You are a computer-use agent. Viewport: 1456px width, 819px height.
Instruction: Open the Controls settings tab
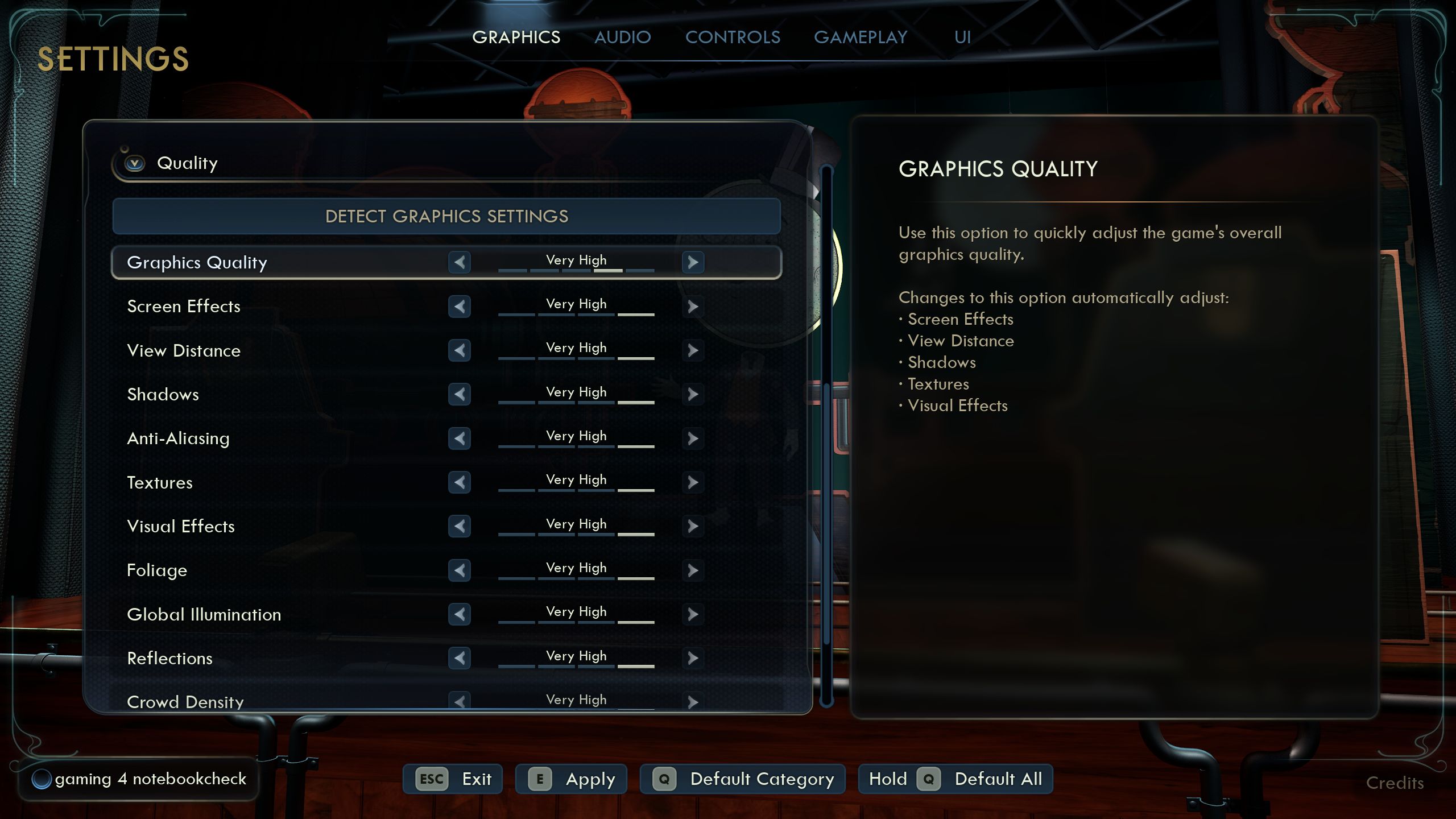click(733, 38)
